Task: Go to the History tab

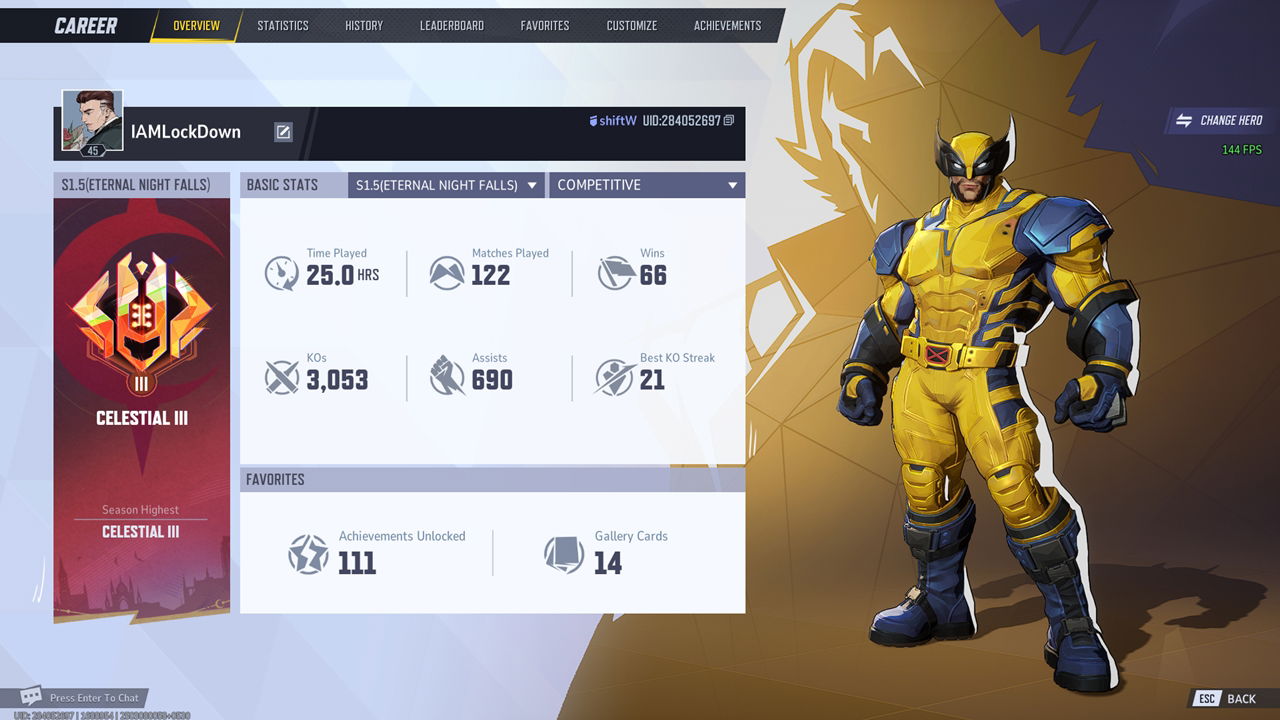Action: pyautogui.click(x=364, y=26)
